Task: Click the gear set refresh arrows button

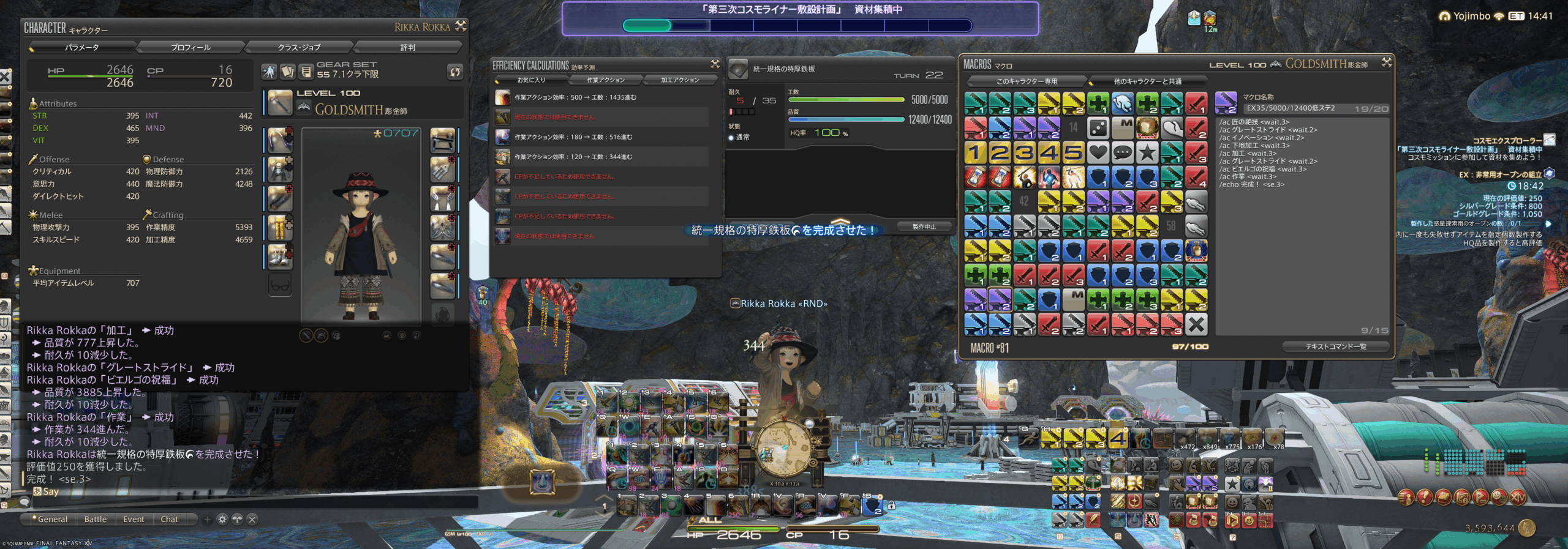Action: (454, 72)
